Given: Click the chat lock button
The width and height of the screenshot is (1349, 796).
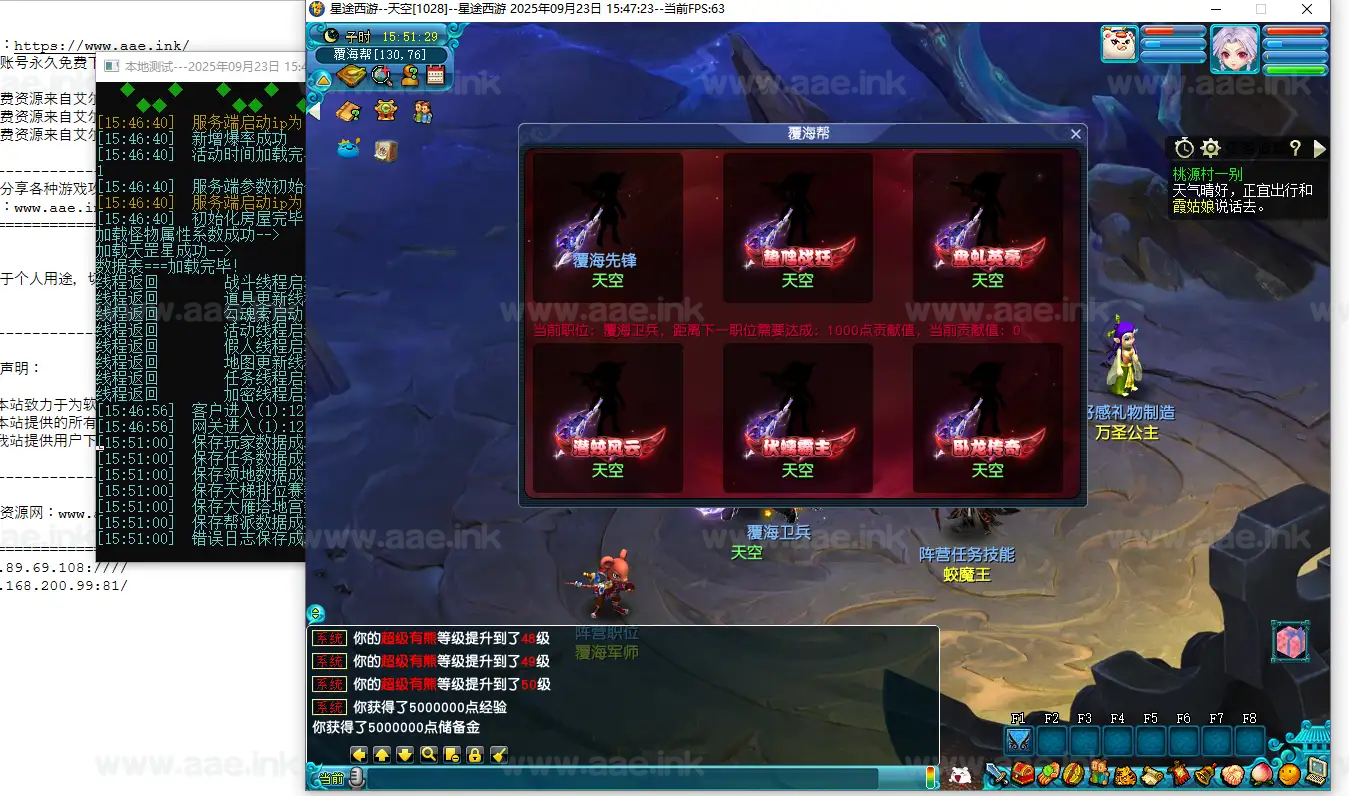Looking at the screenshot, I should [x=475, y=755].
